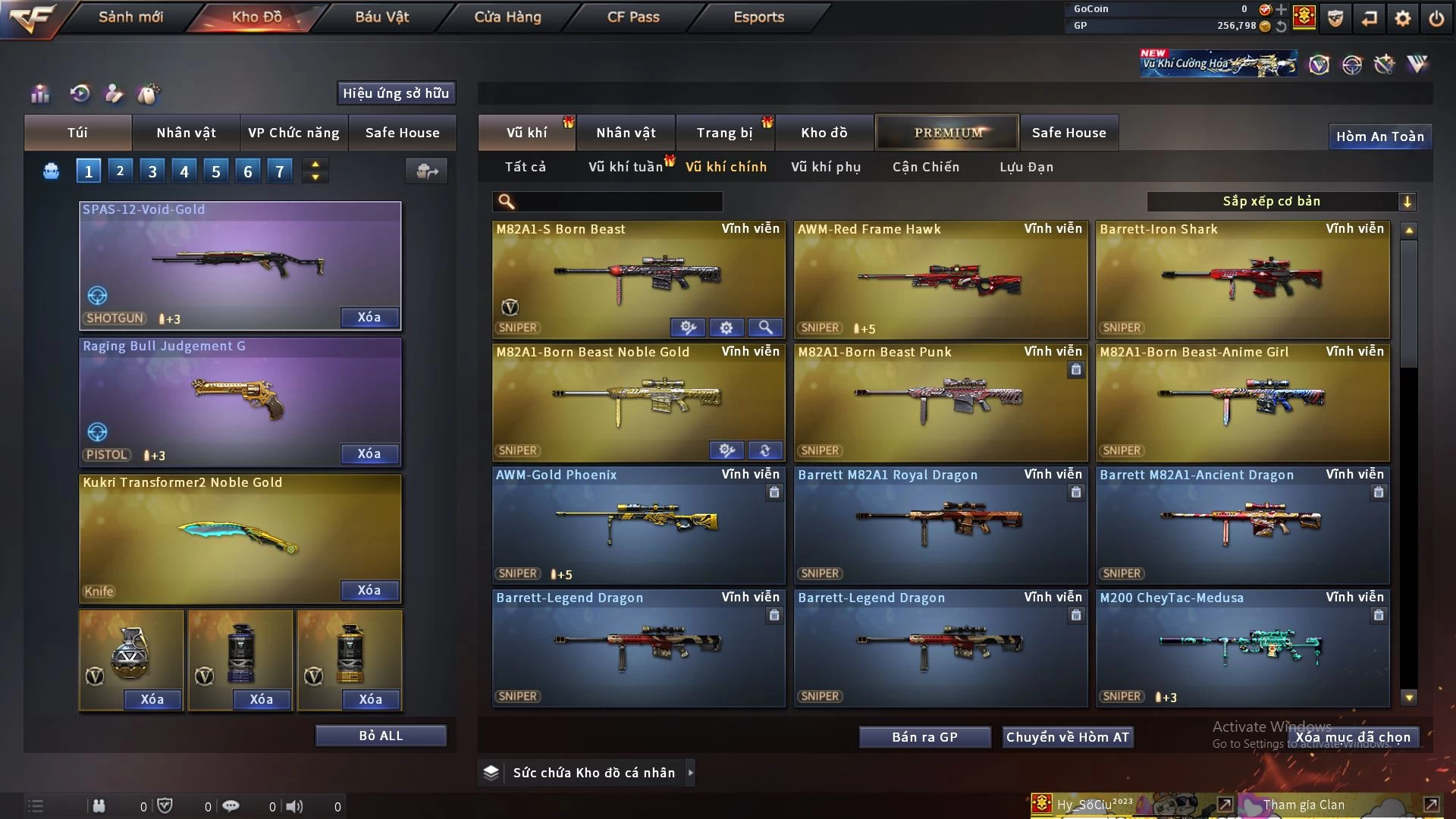Move items with Chuyển về Hòm AT
The image size is (1456, 819).
(1067, 737)
